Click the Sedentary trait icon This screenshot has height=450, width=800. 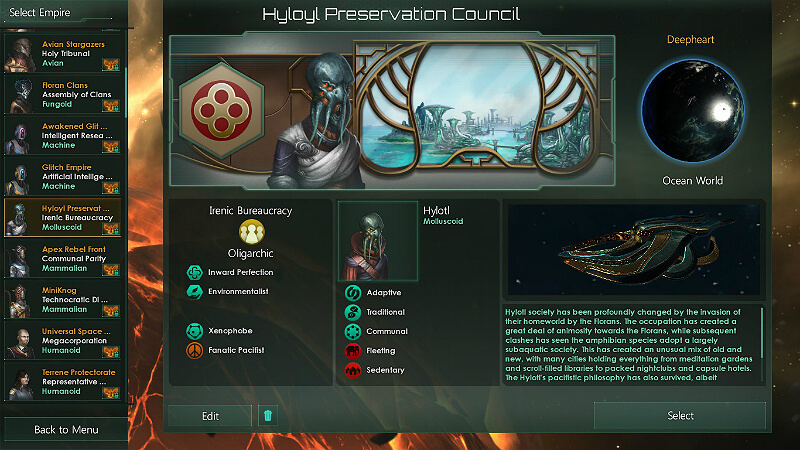pyautogui.click(x=353, y=370)
